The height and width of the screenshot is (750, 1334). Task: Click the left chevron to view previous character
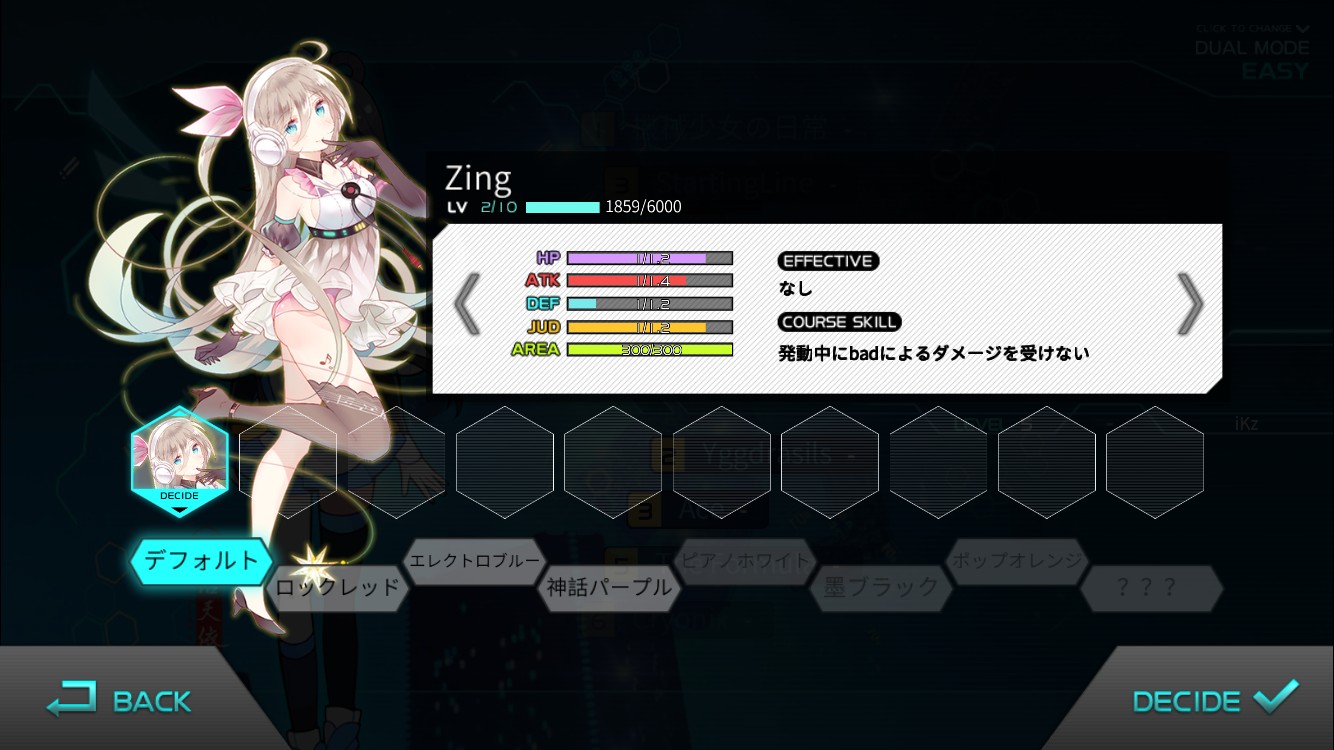468,303
